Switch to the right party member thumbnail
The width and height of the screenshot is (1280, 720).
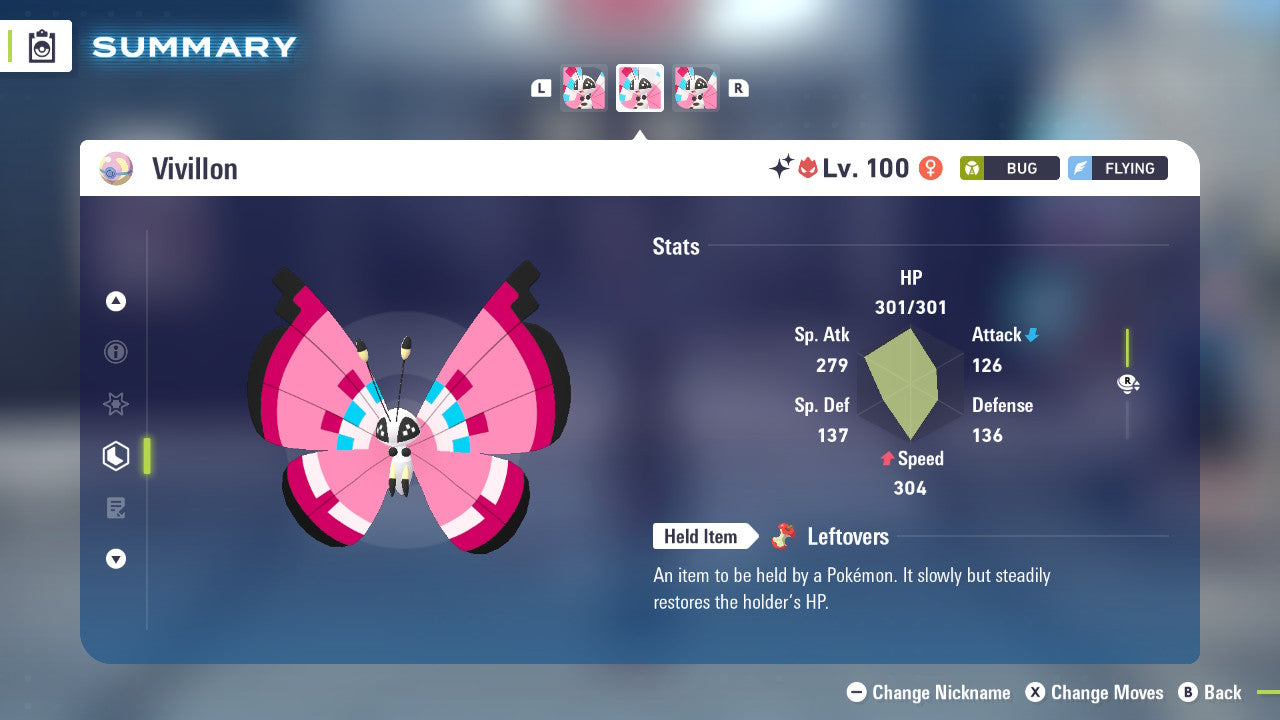pos(696,87)
